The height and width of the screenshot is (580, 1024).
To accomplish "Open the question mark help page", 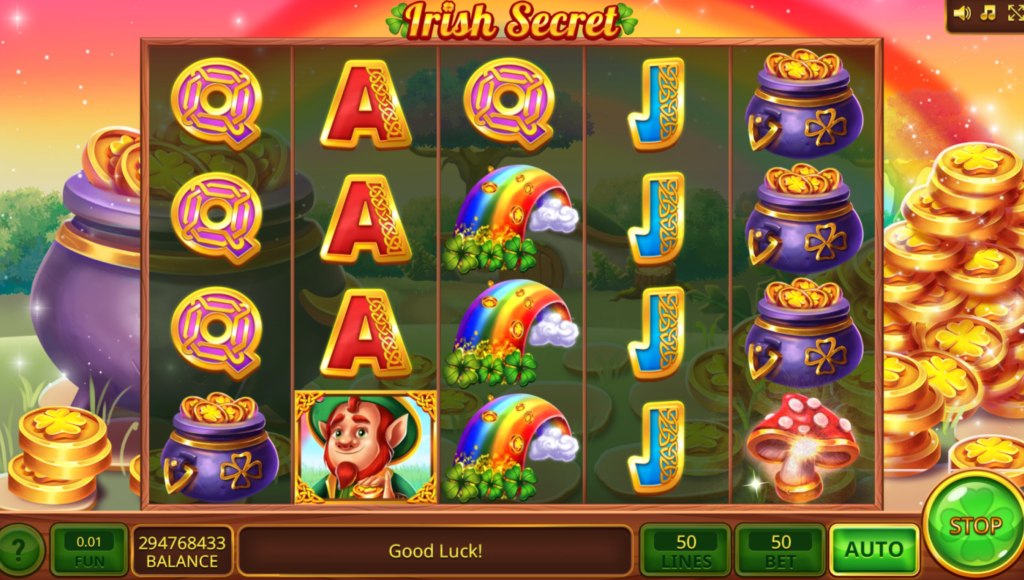I will (x=21, y=550).
